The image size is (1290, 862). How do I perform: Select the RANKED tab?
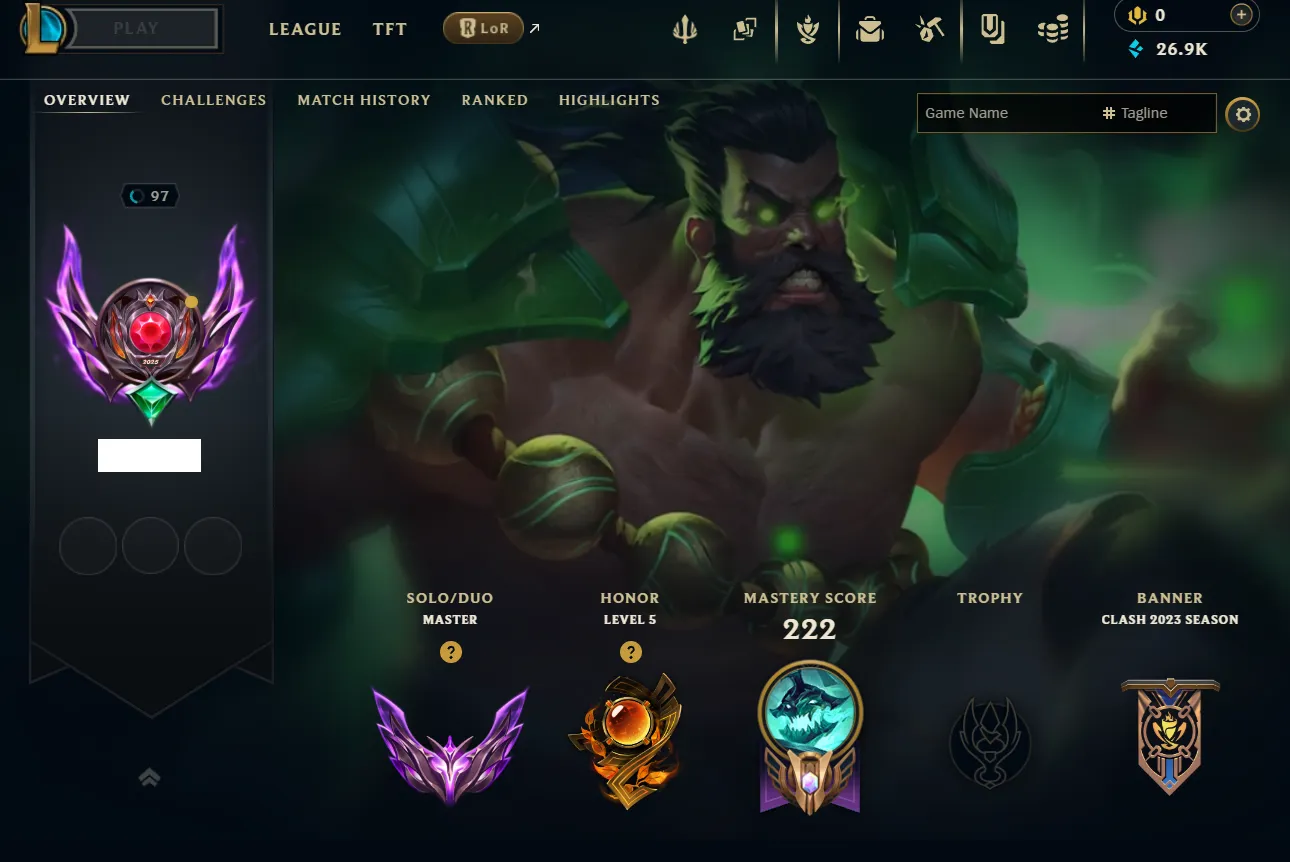[x=494, y=100]
